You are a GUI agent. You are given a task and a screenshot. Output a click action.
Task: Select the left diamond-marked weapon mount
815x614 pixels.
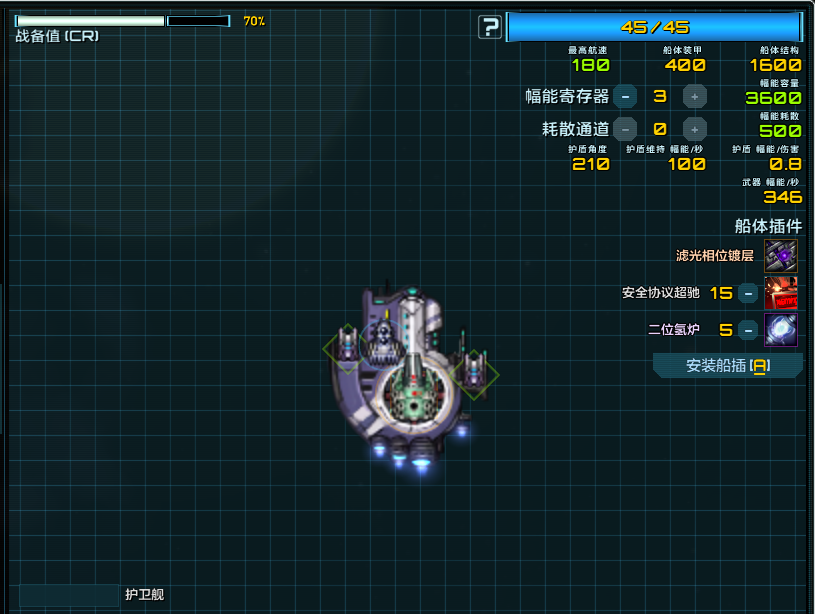(x=346, y=346)
